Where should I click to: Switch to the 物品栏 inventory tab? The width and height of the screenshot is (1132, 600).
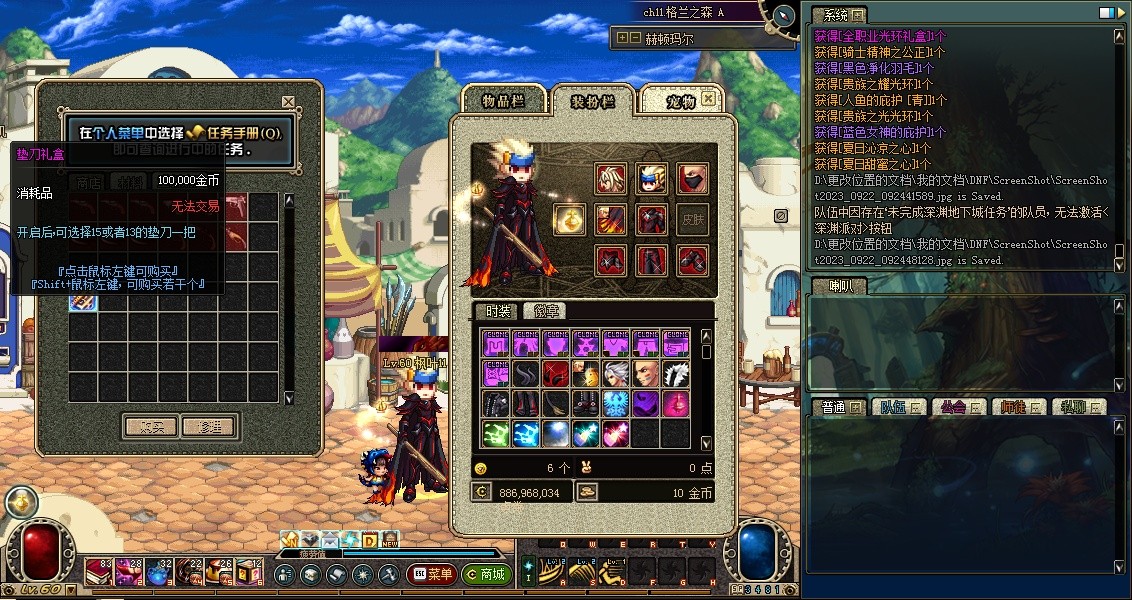pos(503,100)
